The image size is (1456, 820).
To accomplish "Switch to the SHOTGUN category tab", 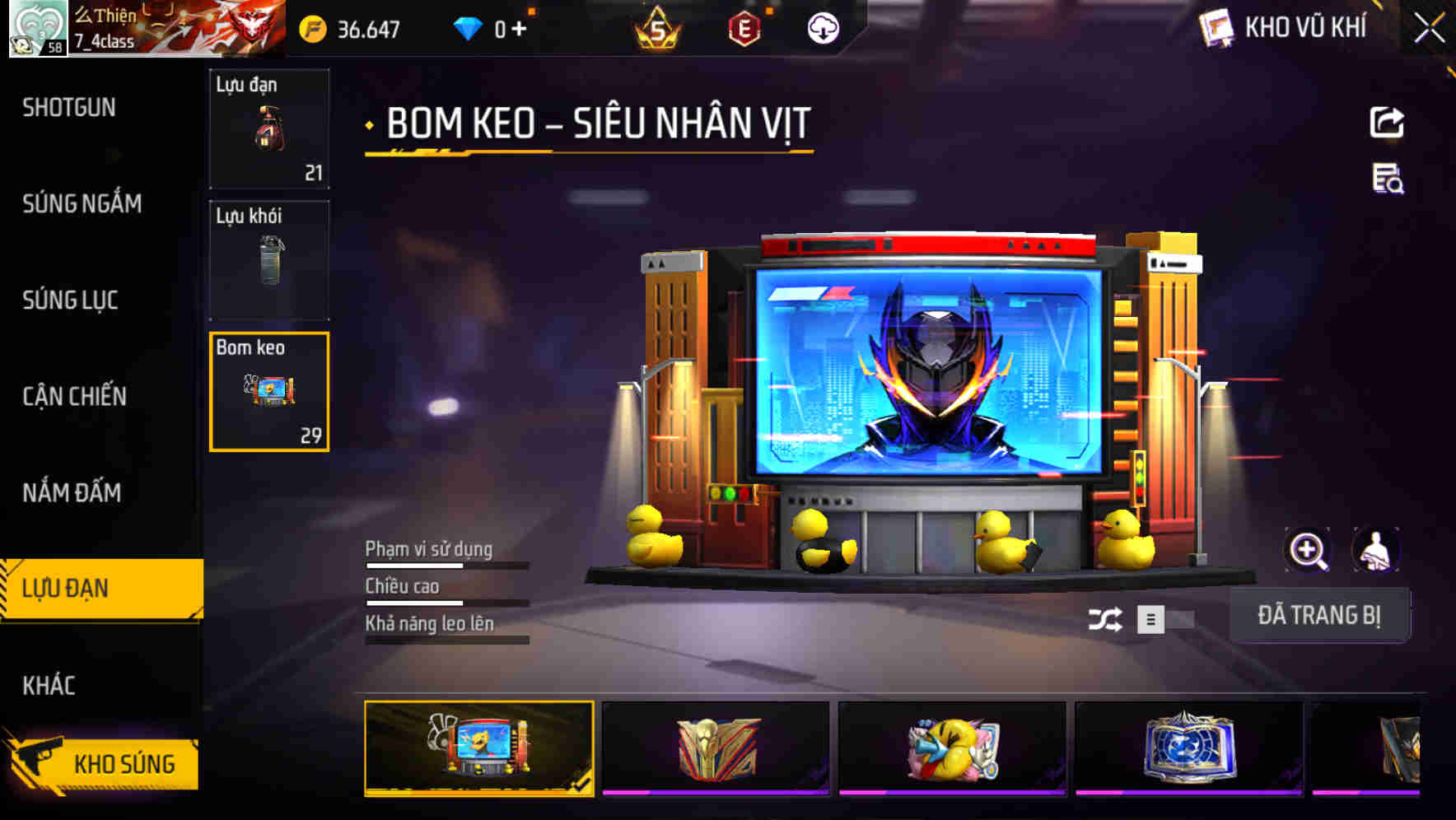I will [x=69, y=107].
